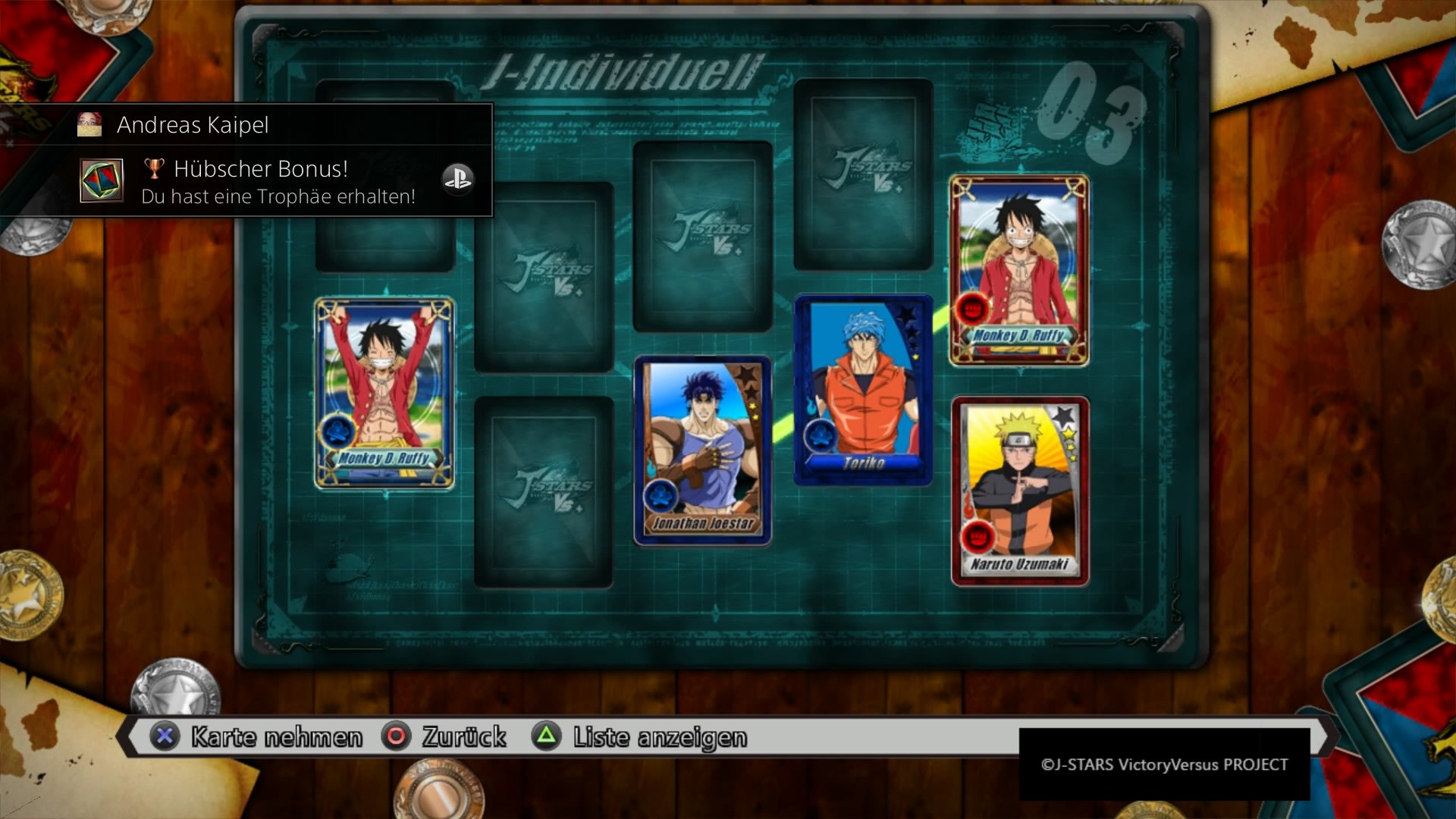The height and width of the screenshot is (819, 1456).
Task: Select the face-up Monkey D. Ruffy card on left
Action: click(x=384, y=394)
